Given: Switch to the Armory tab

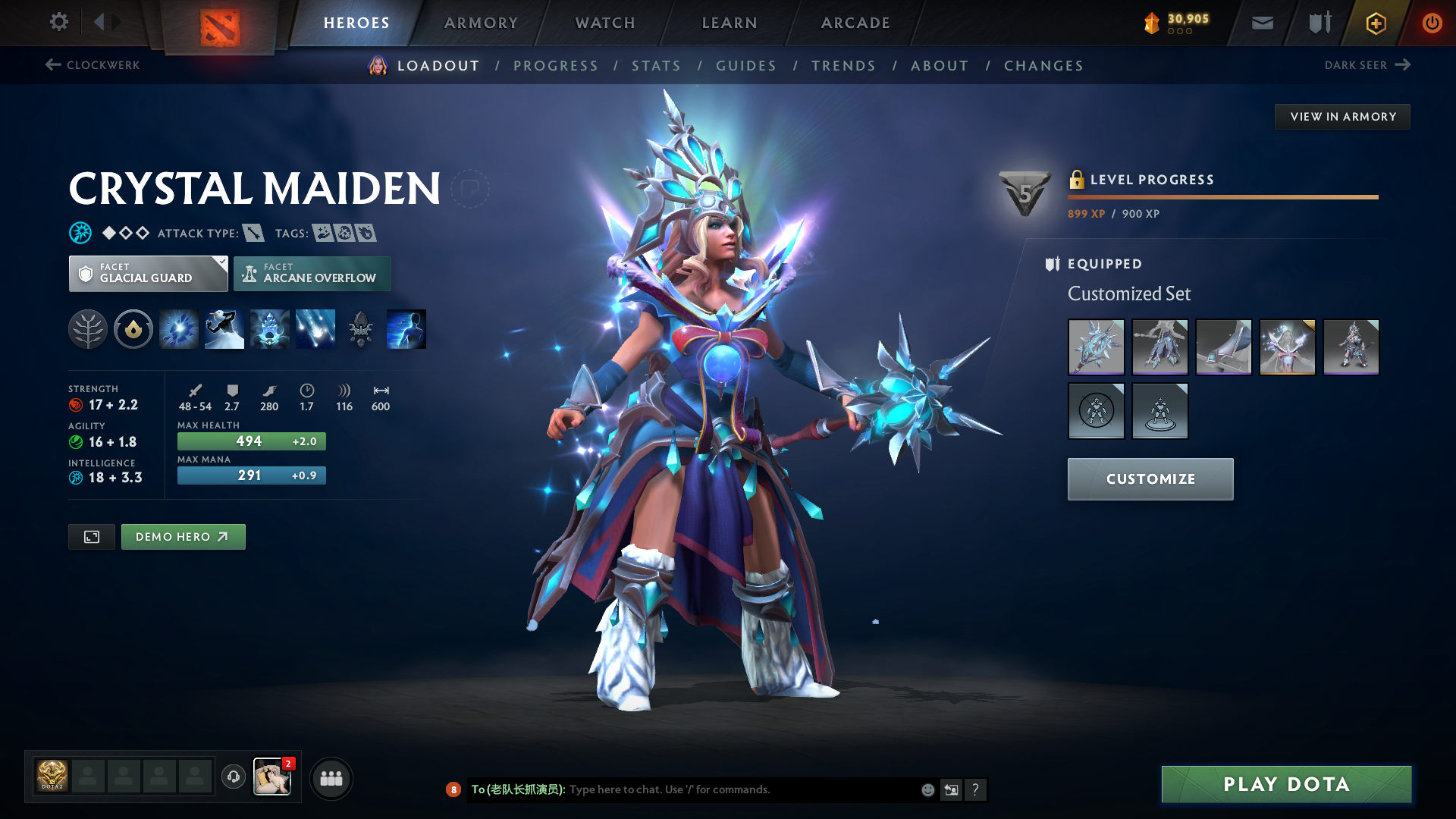Looking at the screenshot, I should click(481, 23).
